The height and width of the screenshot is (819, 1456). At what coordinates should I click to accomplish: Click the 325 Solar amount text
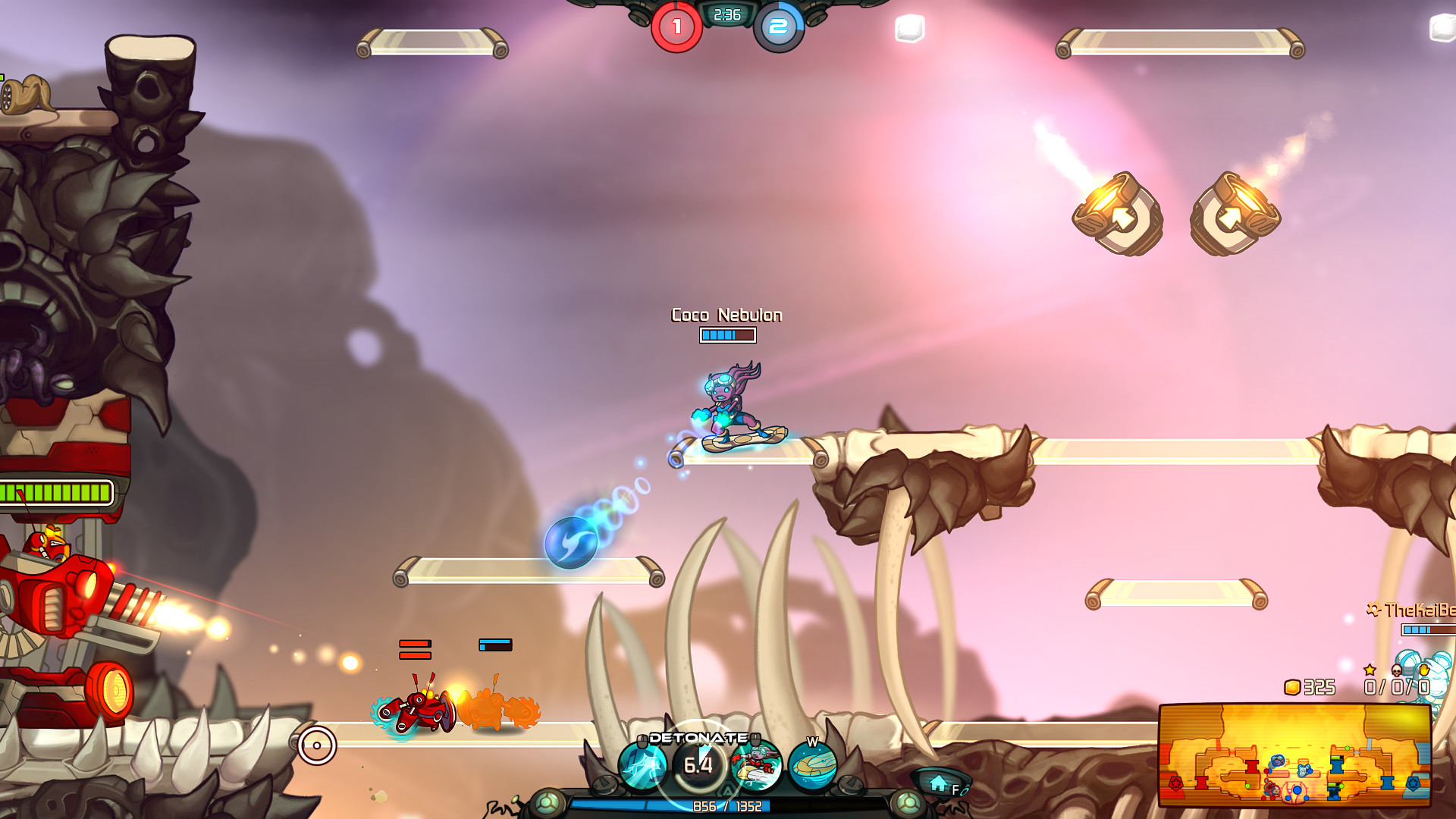(1319, 688)
